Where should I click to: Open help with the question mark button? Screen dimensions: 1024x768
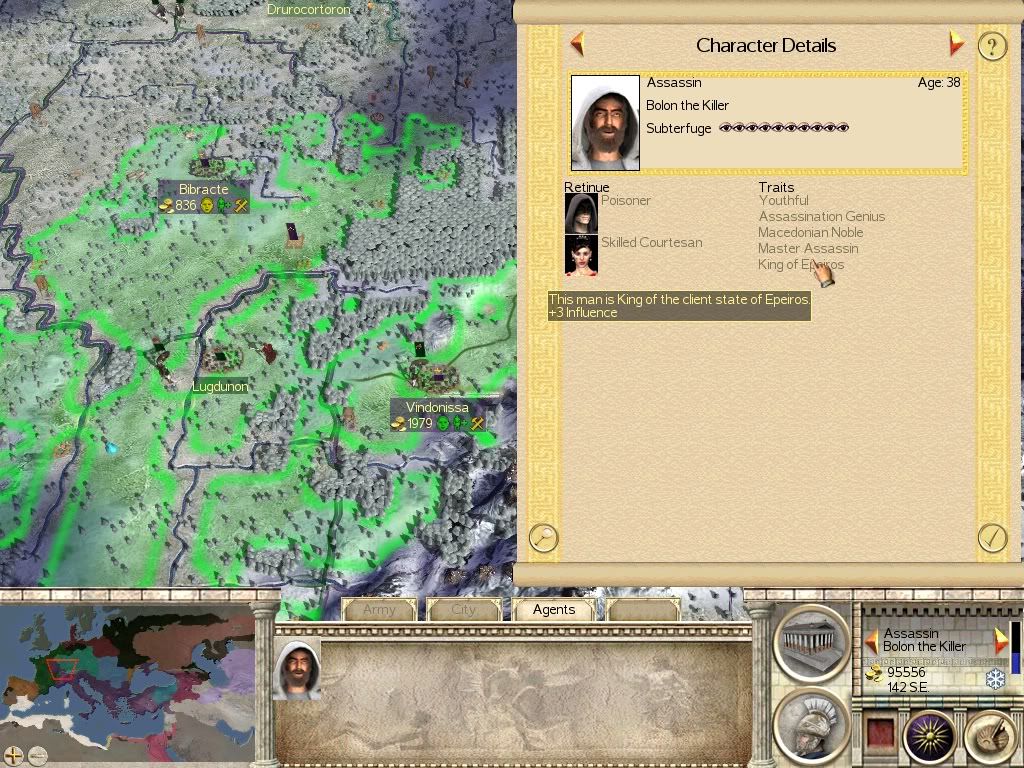991,46
